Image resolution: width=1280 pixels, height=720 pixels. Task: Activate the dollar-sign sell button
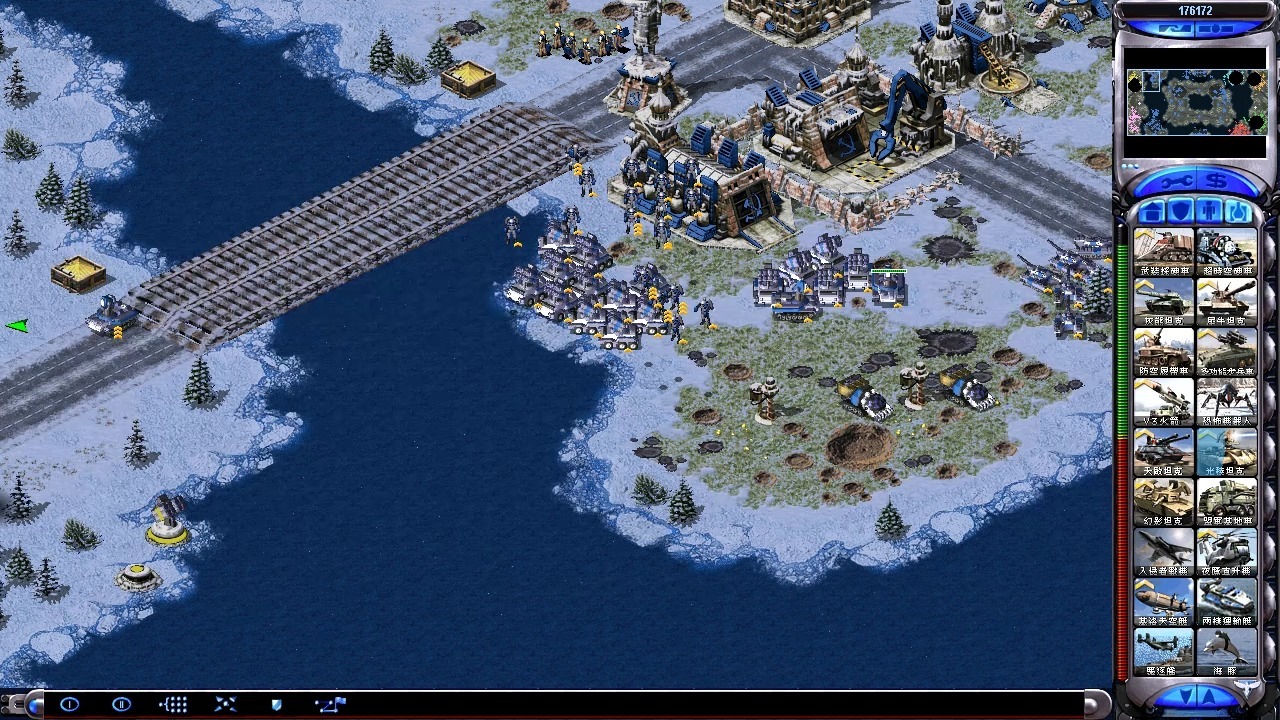point(1216,181)
